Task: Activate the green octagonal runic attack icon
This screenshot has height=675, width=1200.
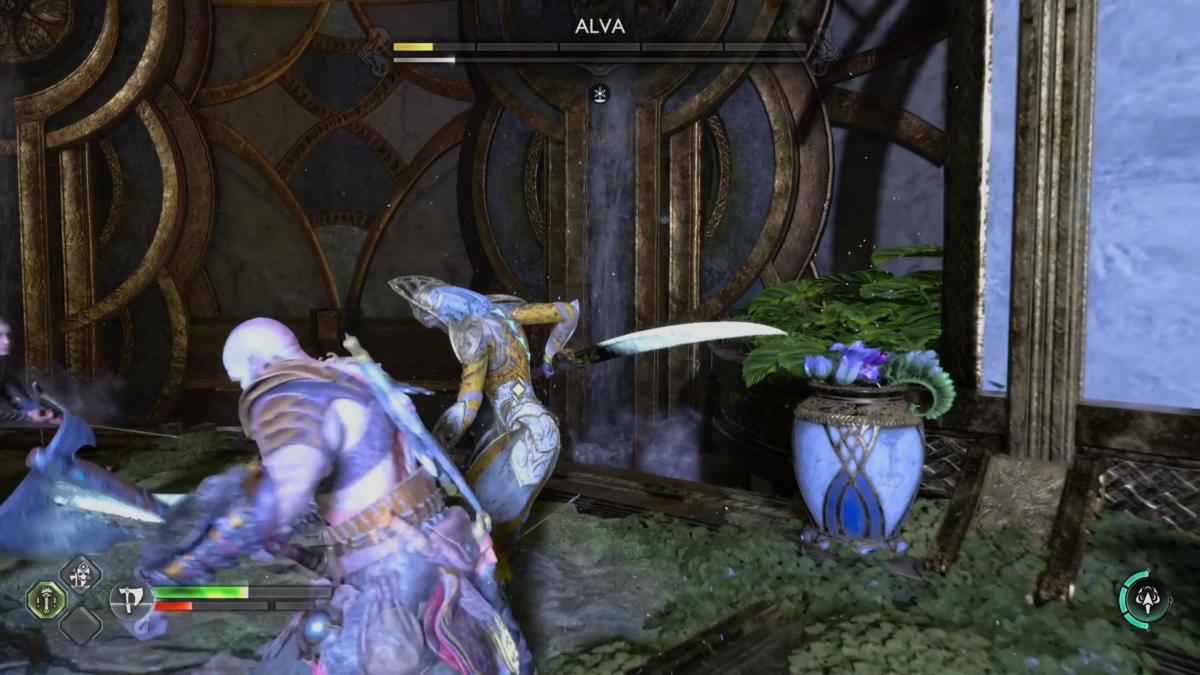Action: point(46,599)
